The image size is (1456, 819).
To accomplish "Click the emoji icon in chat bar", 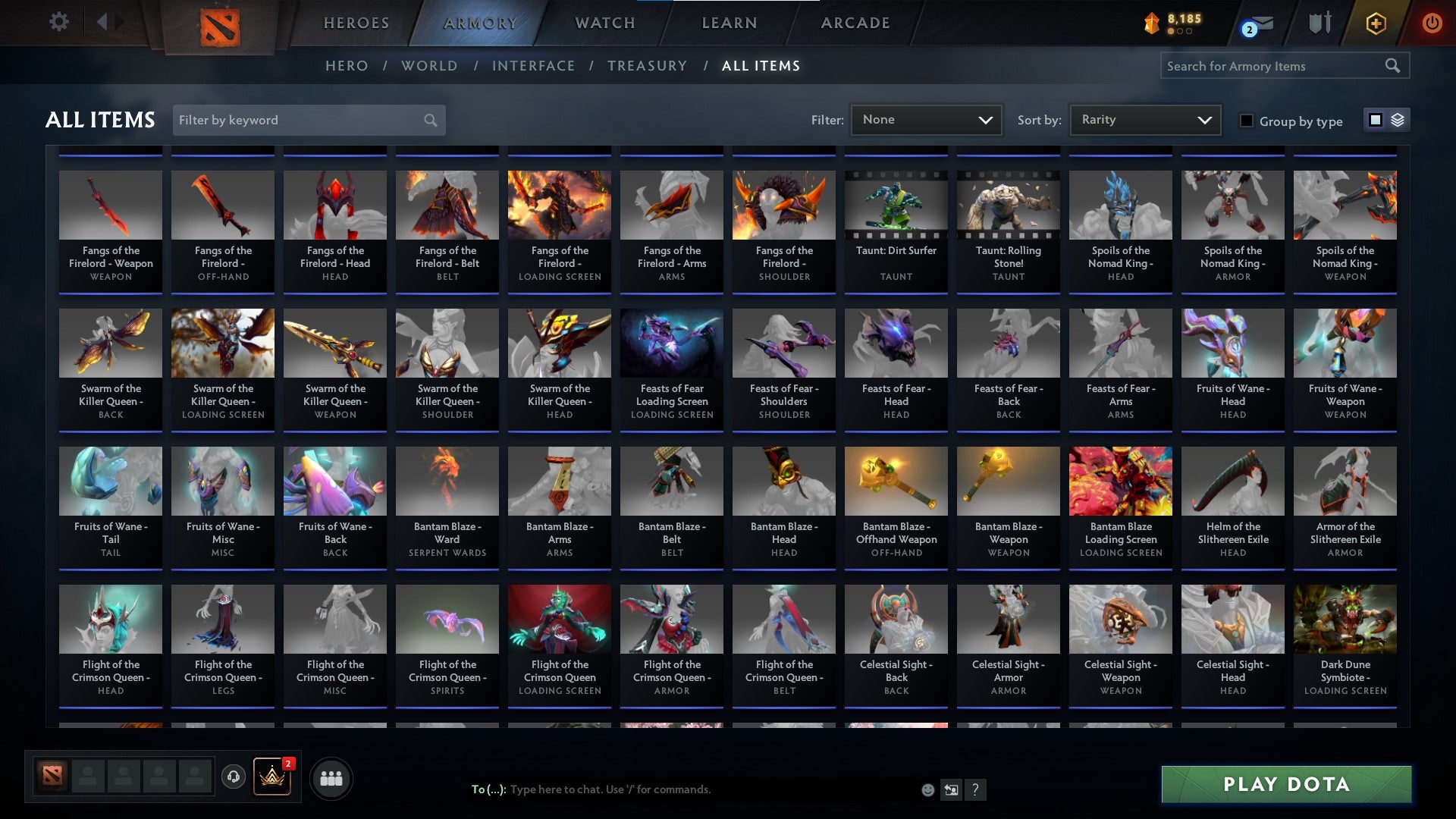I will coord(928,789).
